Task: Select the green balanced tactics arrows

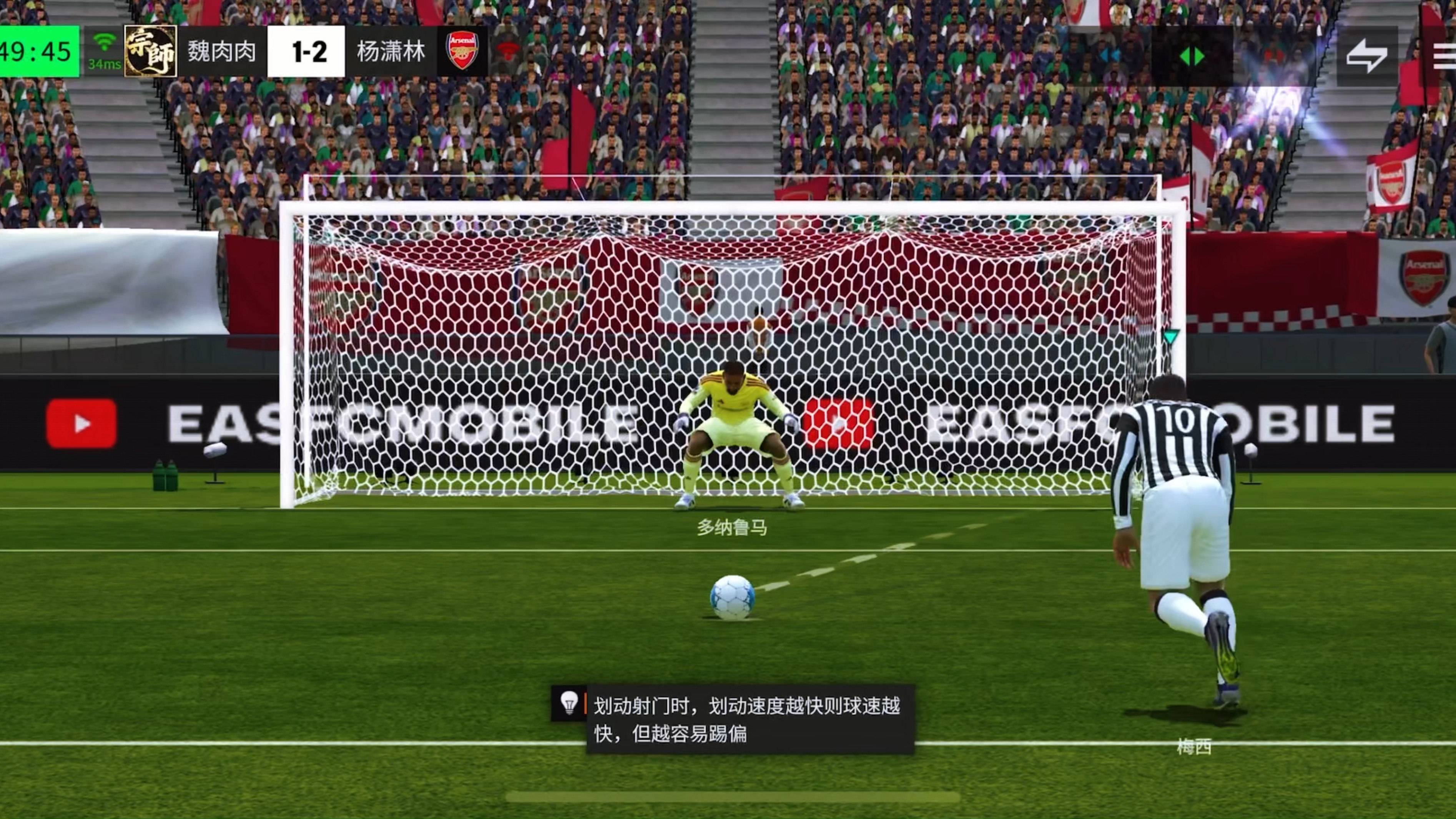Action: pos(1192,56)
